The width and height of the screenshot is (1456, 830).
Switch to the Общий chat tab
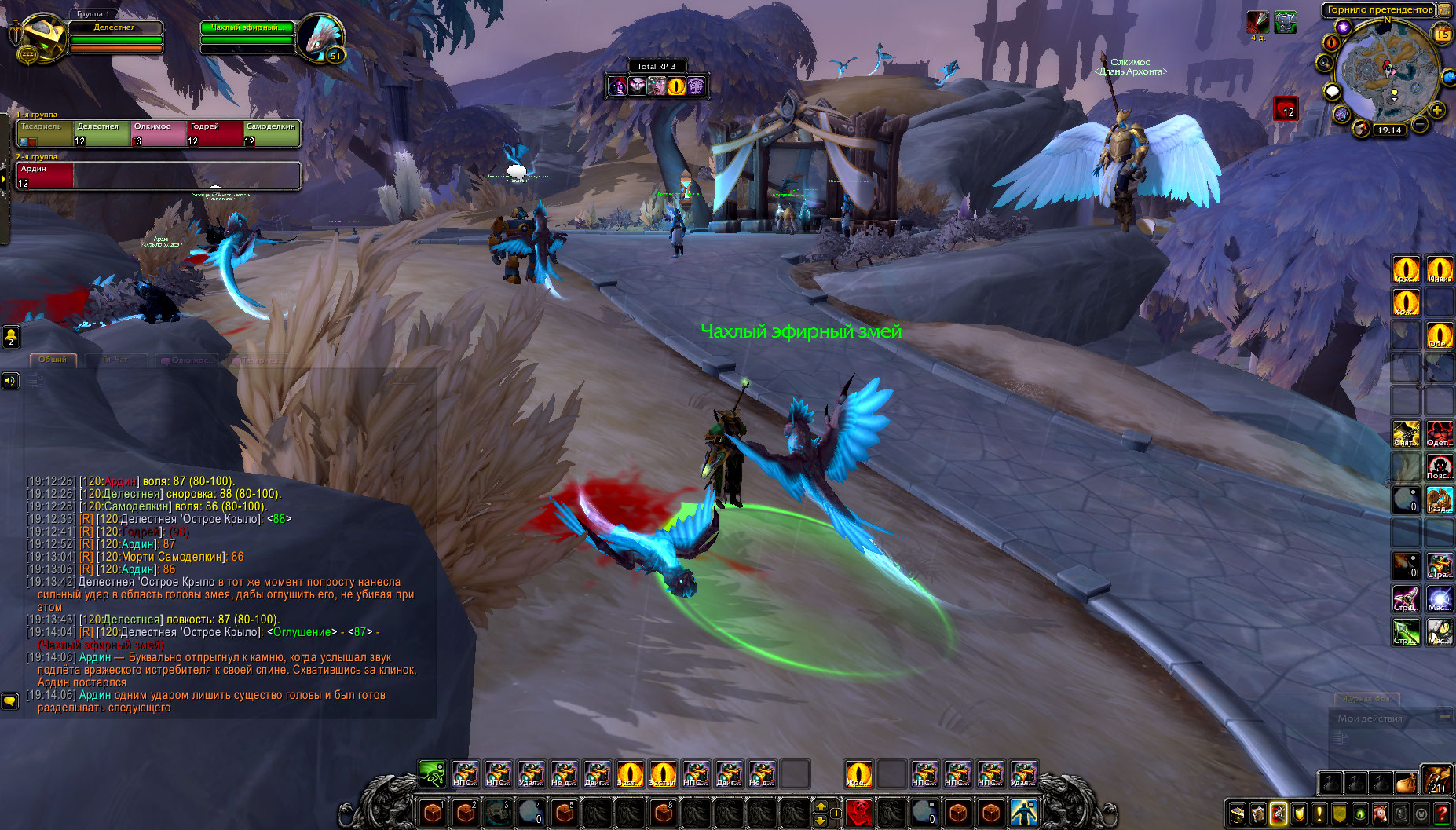(x=53, y=360)
